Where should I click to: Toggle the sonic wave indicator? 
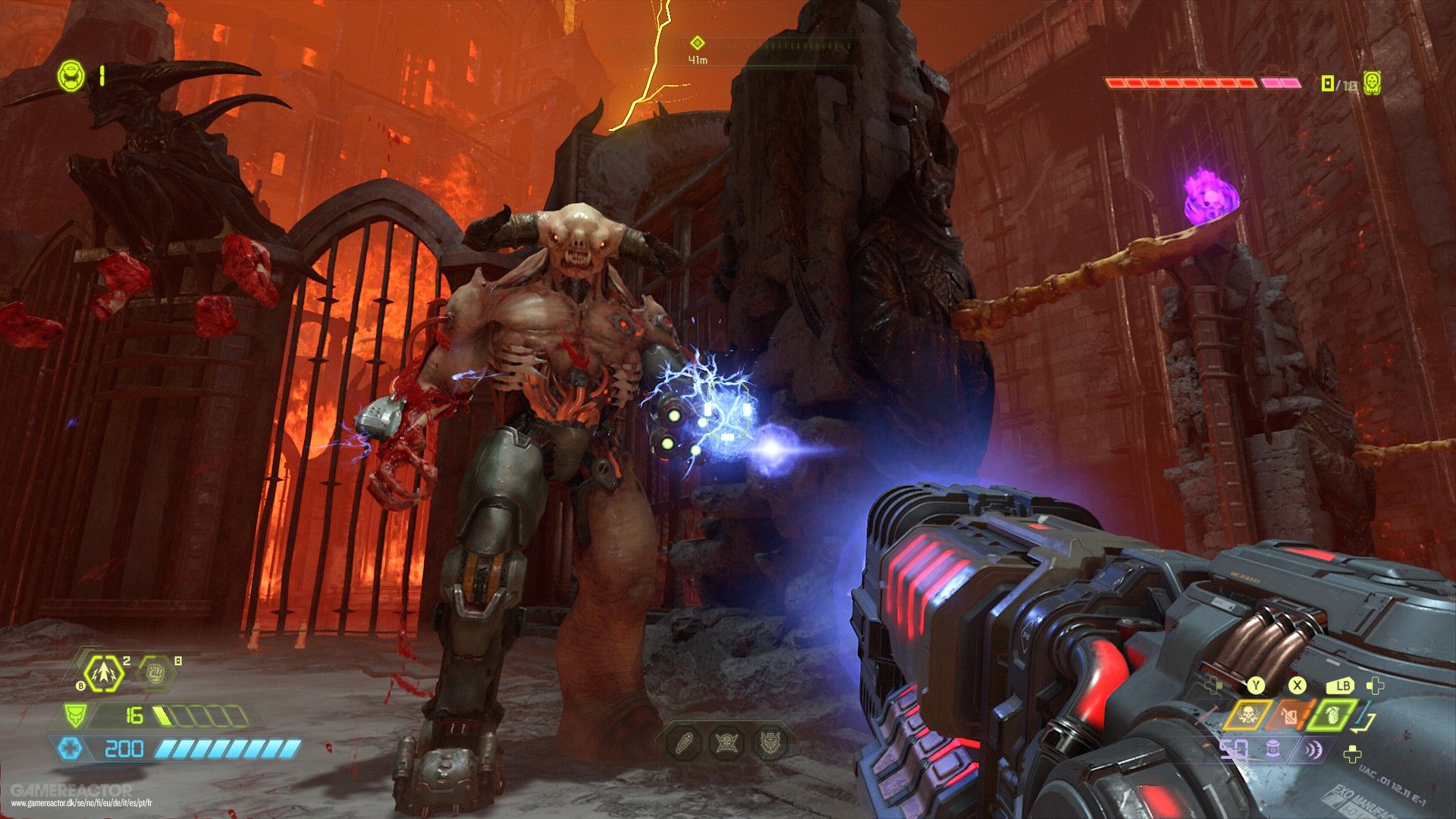(x=1314, y=749)
